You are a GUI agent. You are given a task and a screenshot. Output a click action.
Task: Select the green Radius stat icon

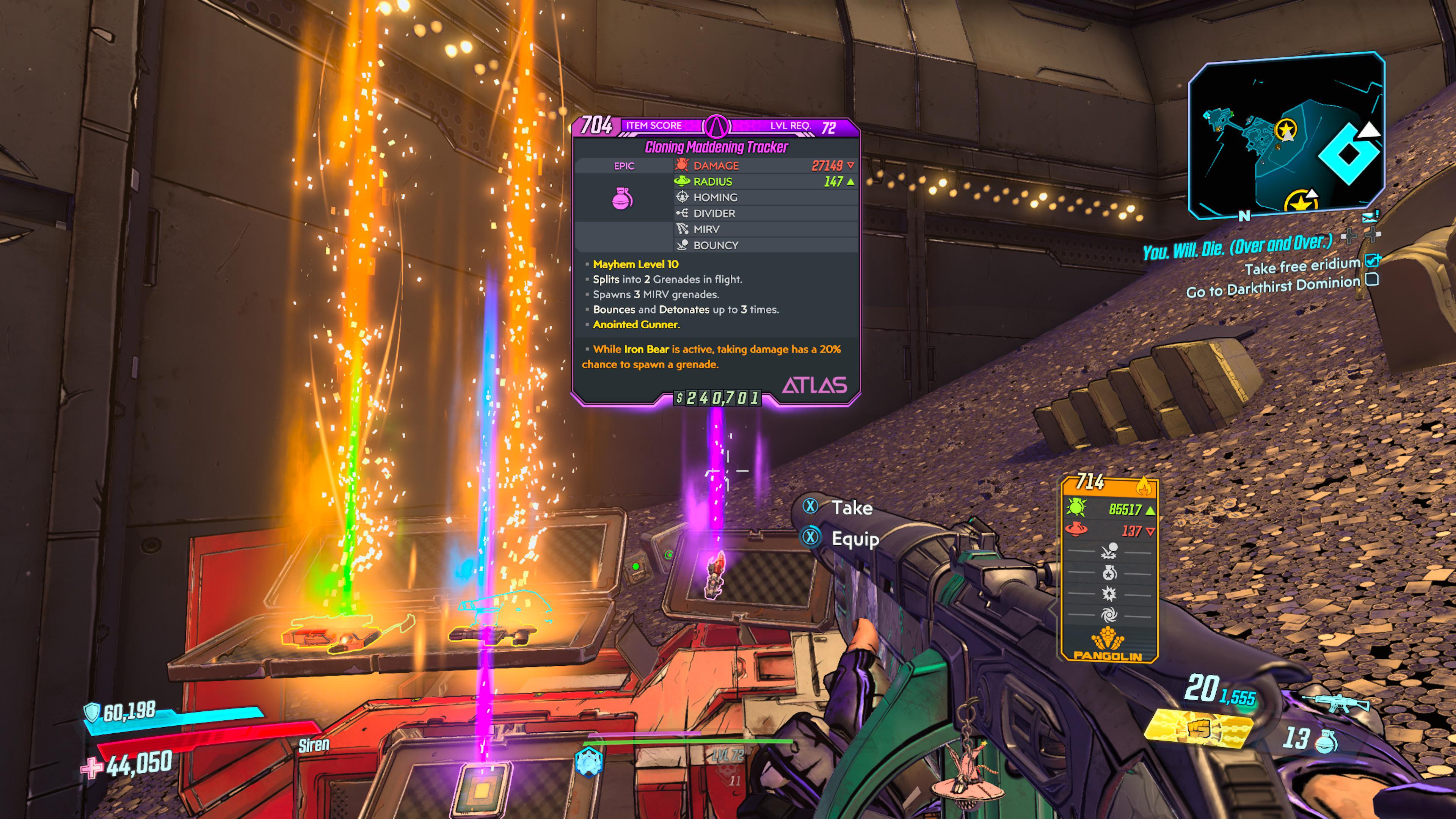[x=683, y=182]
